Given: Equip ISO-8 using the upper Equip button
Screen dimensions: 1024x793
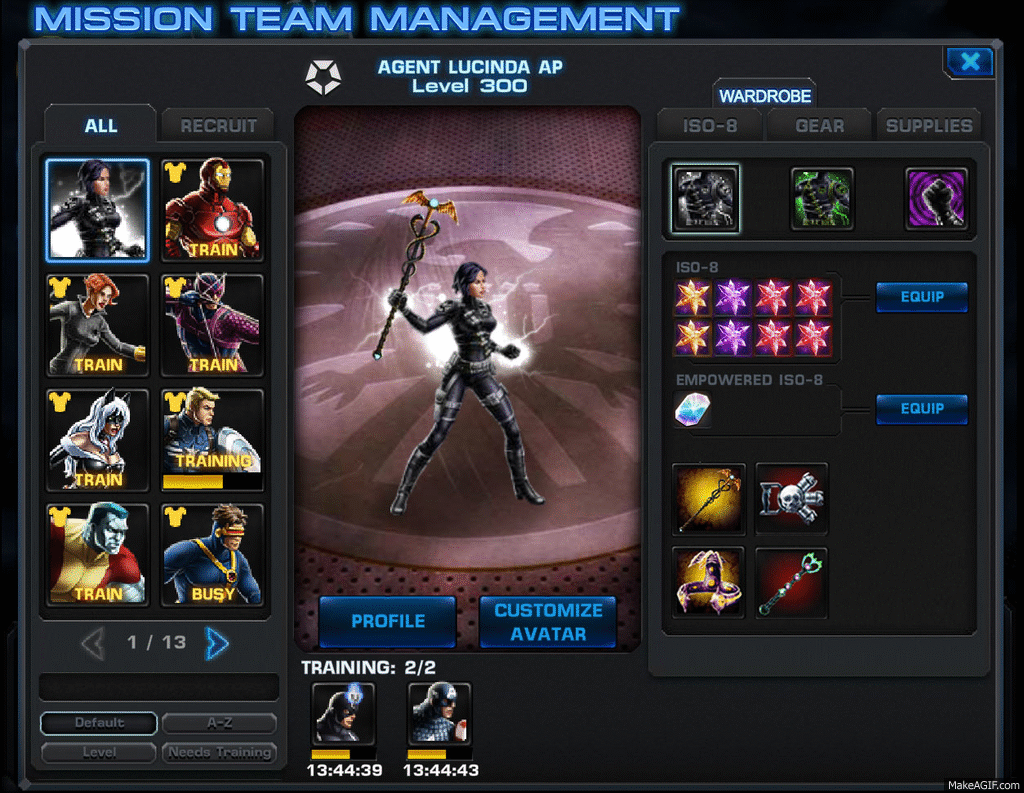Looking at the screenshot, I should pyautogui.click(x=922, y=297).
